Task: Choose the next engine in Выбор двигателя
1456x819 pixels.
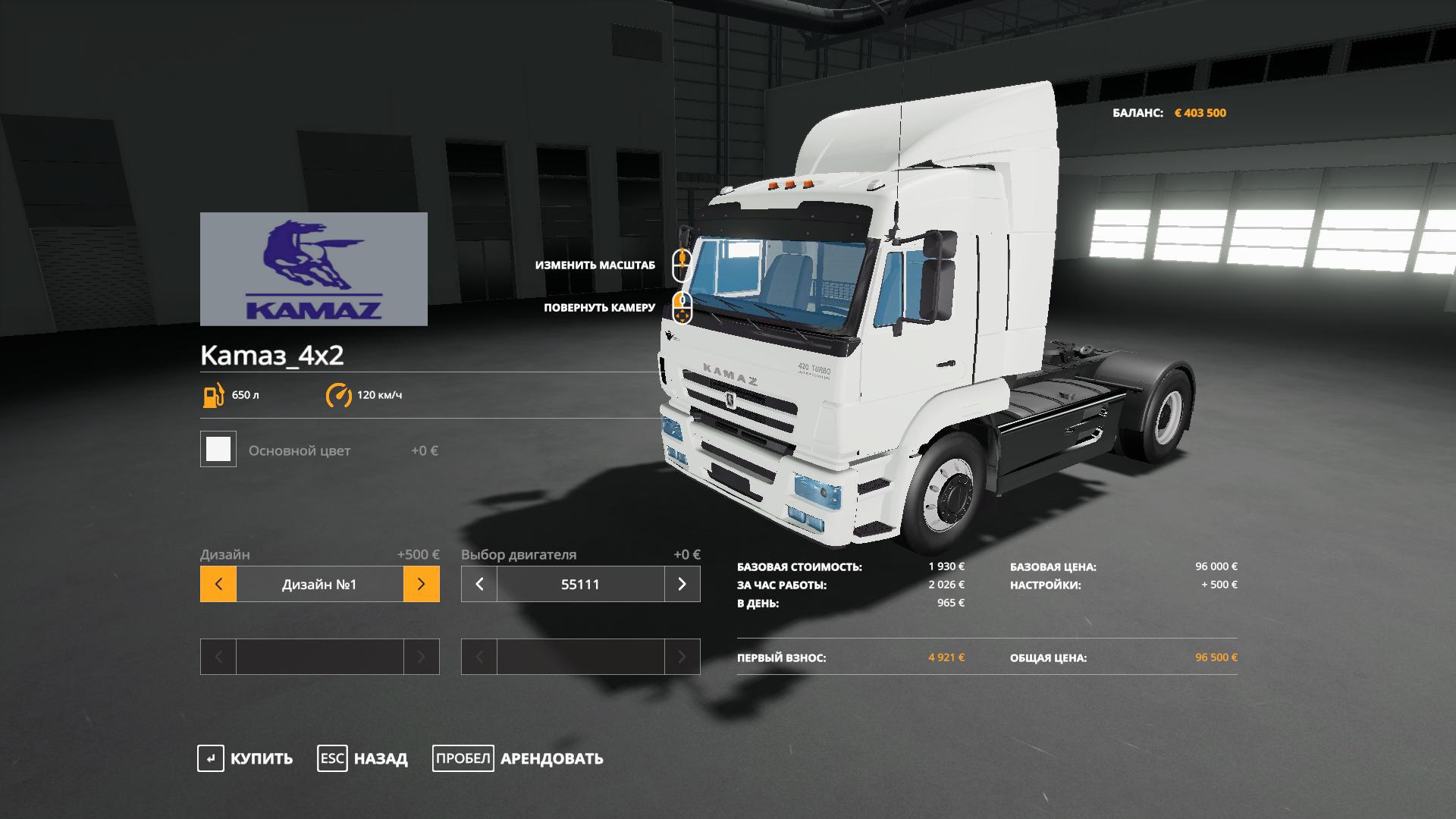Action: tap(682, 584)
